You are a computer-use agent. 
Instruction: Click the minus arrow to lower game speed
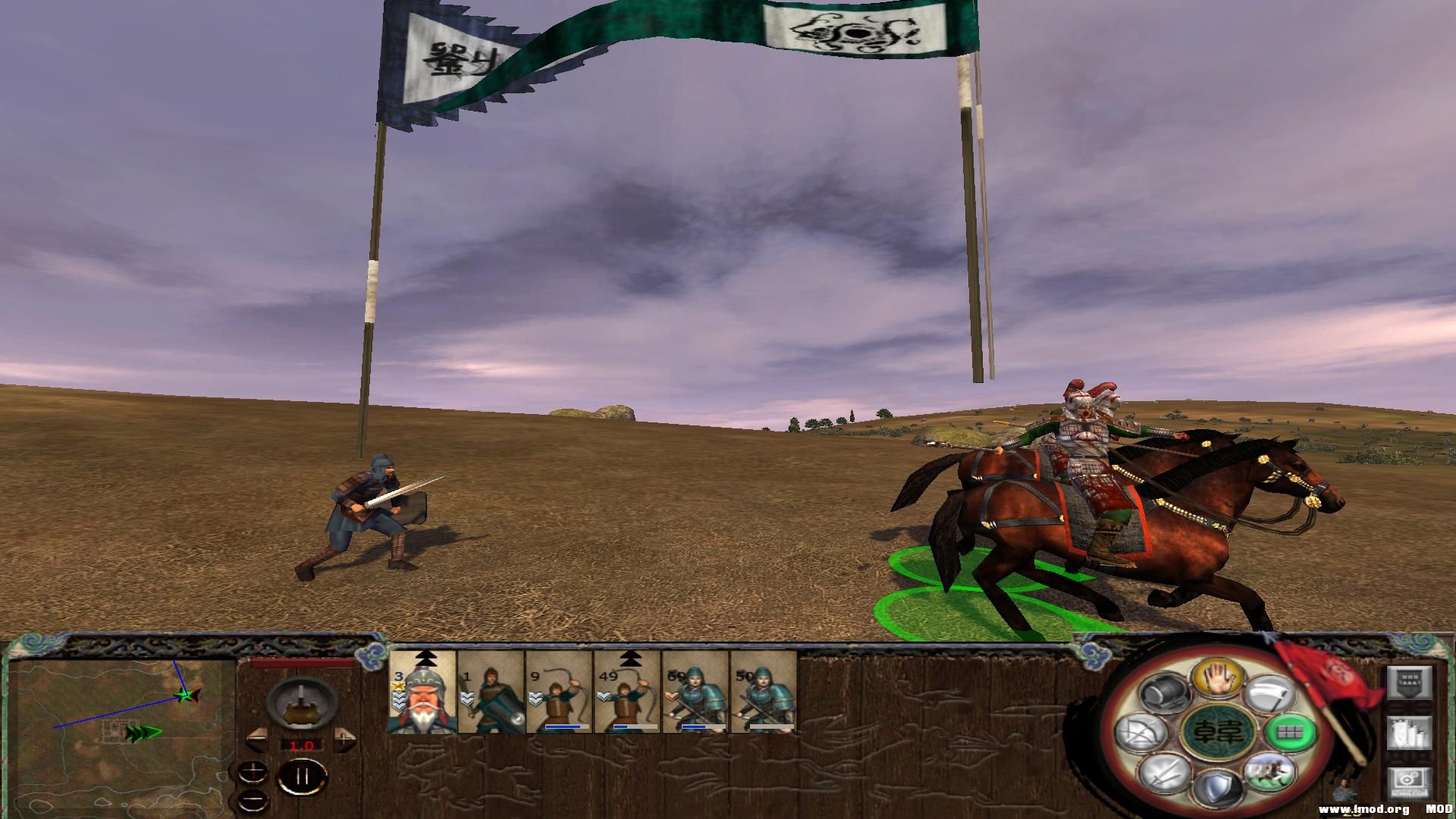(x=258, y=740)
